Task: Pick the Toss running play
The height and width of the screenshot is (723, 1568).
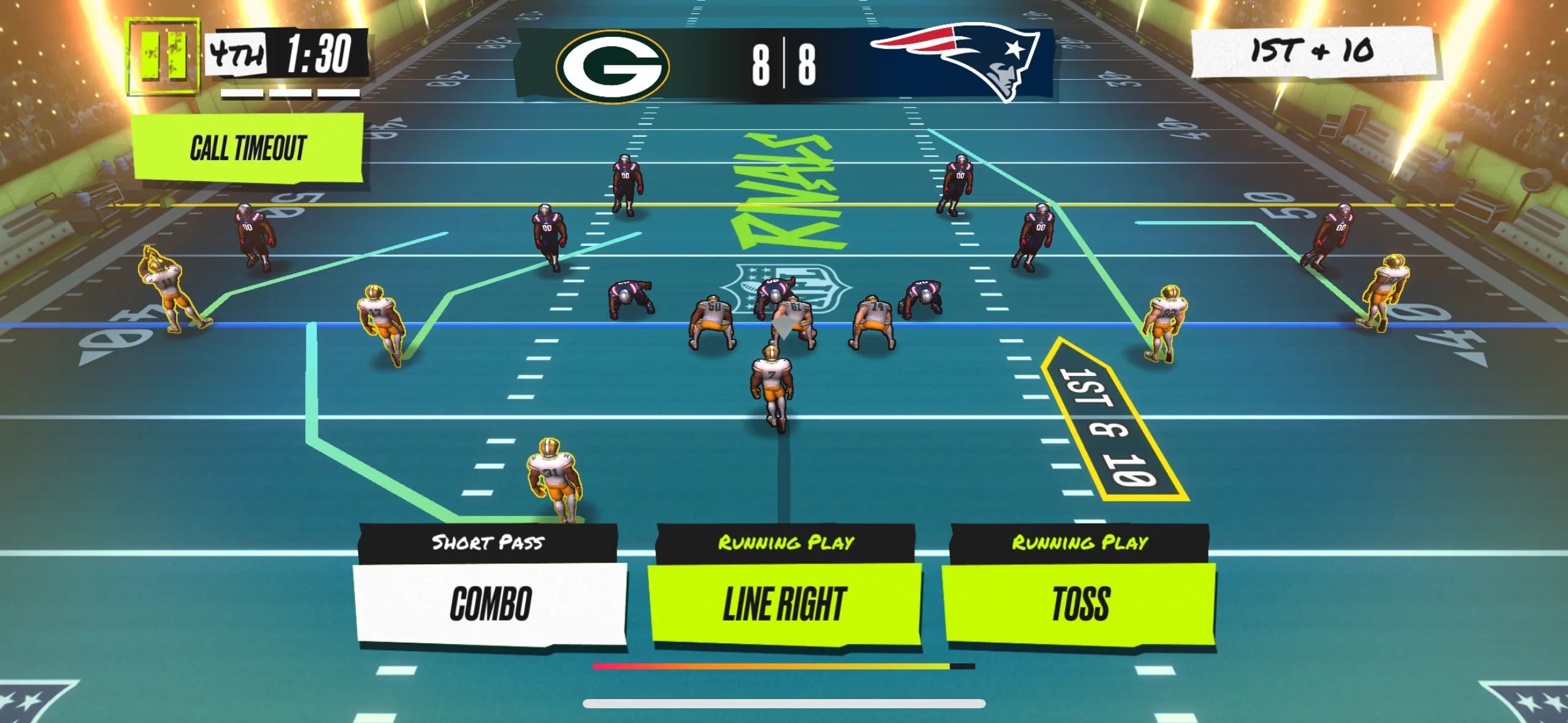Action: coord(1080,603)
